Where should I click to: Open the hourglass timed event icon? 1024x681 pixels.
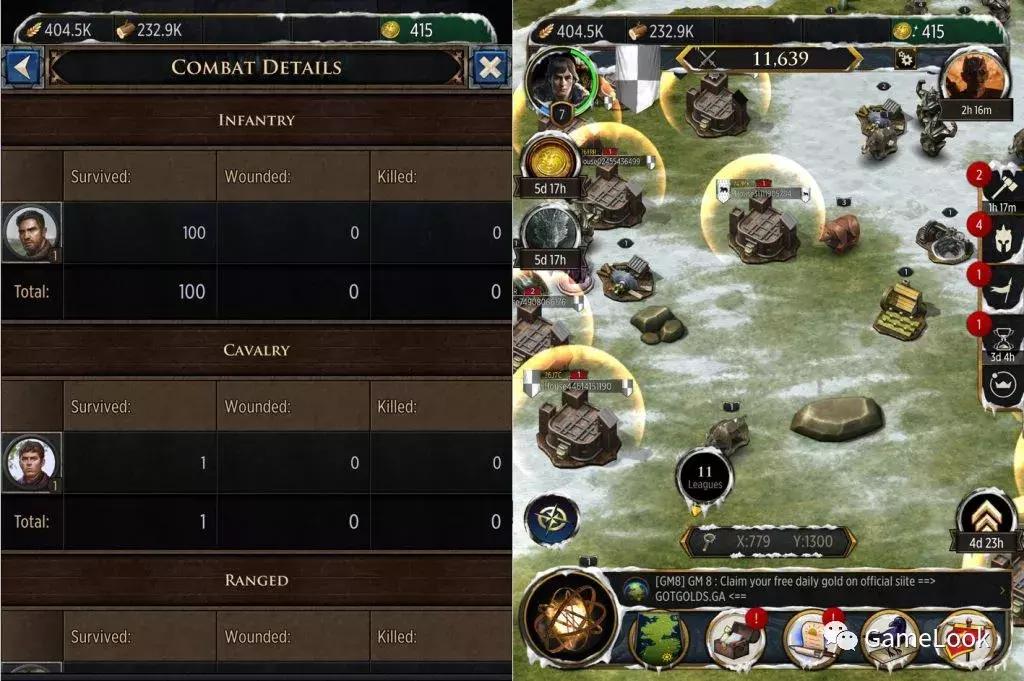[1000, 338]
